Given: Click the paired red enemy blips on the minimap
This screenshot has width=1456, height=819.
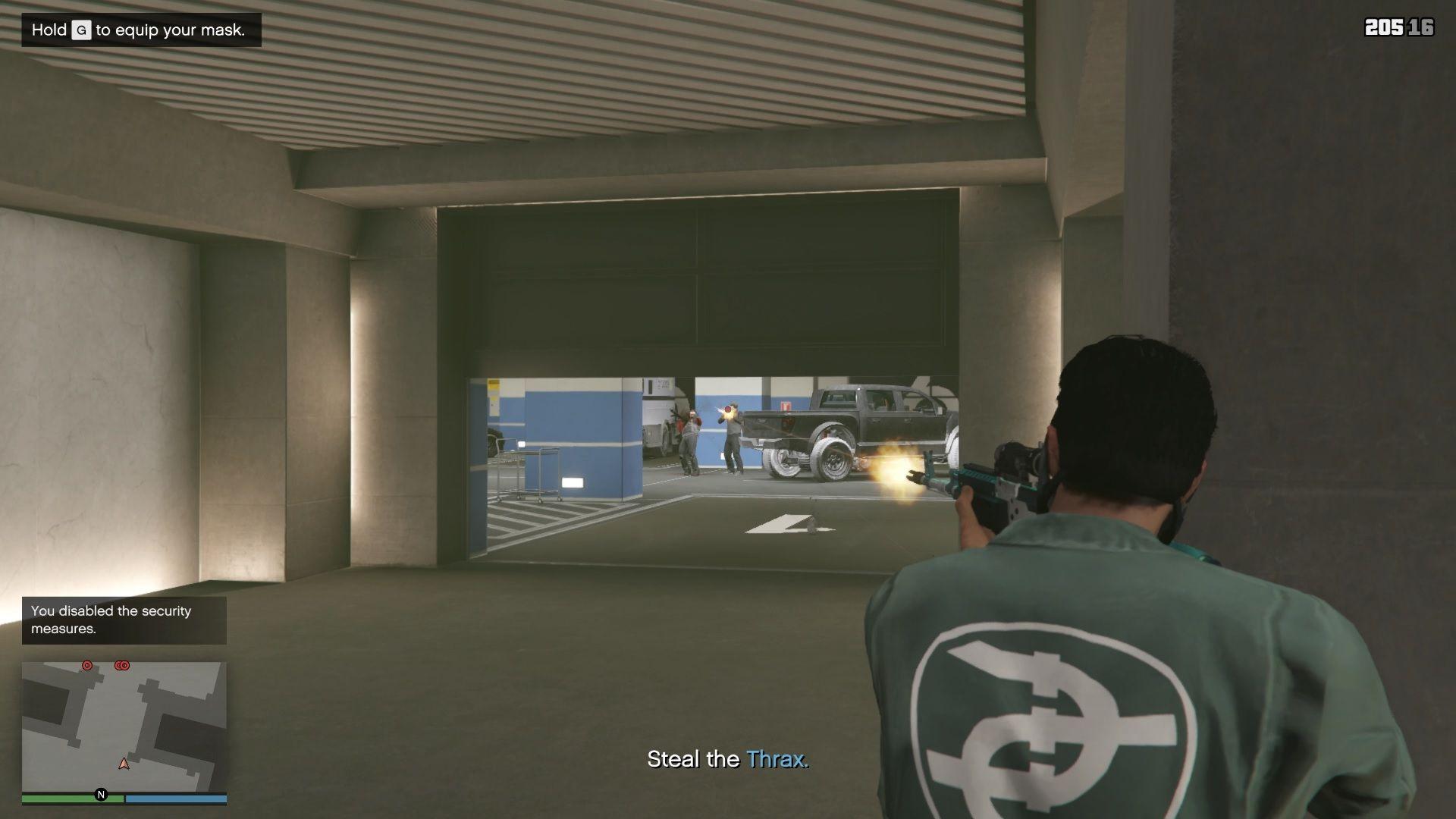Looking at the screenshot, I should click(x=121, y=666).
